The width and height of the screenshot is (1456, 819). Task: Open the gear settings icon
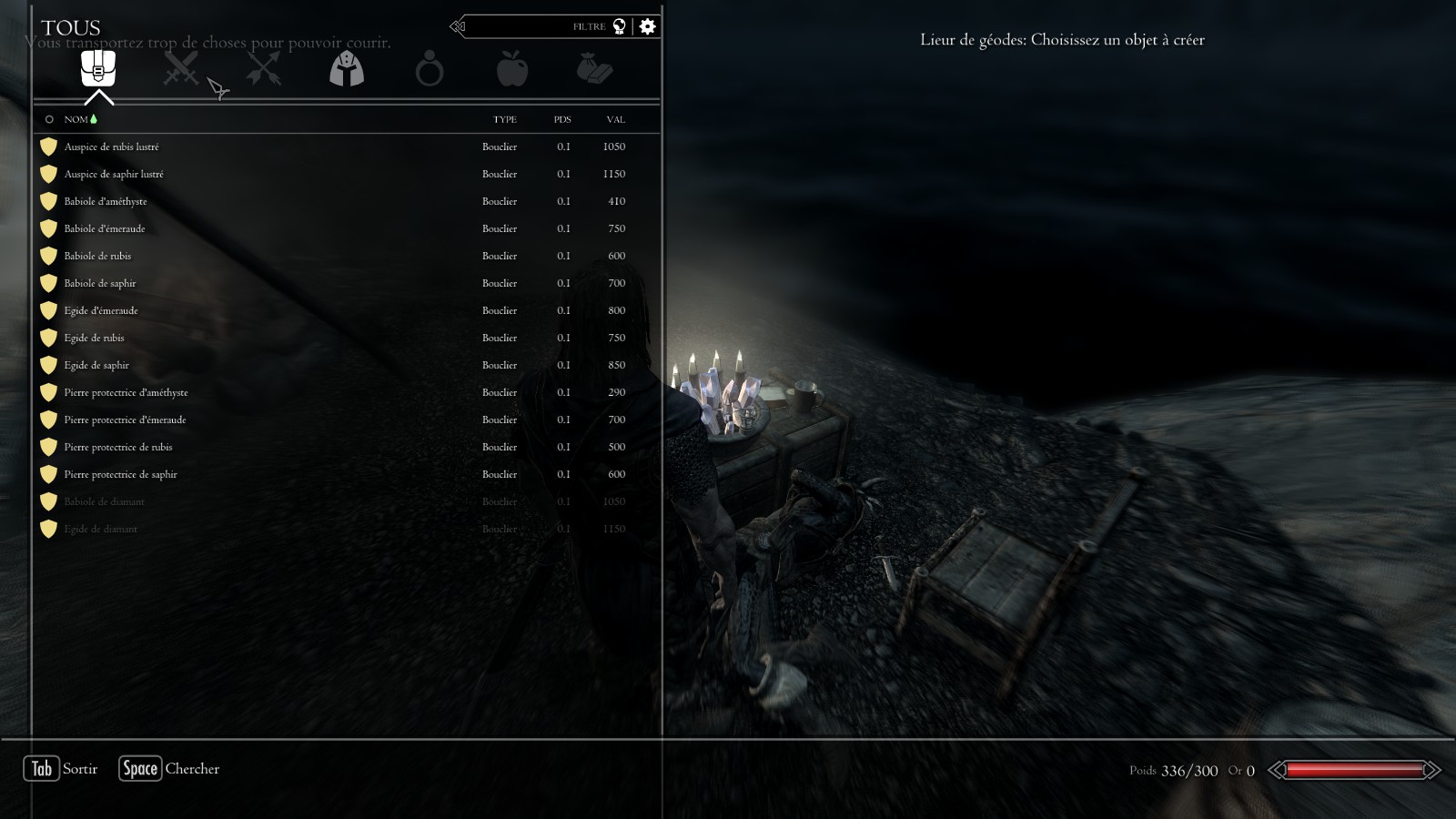(647, 26)
